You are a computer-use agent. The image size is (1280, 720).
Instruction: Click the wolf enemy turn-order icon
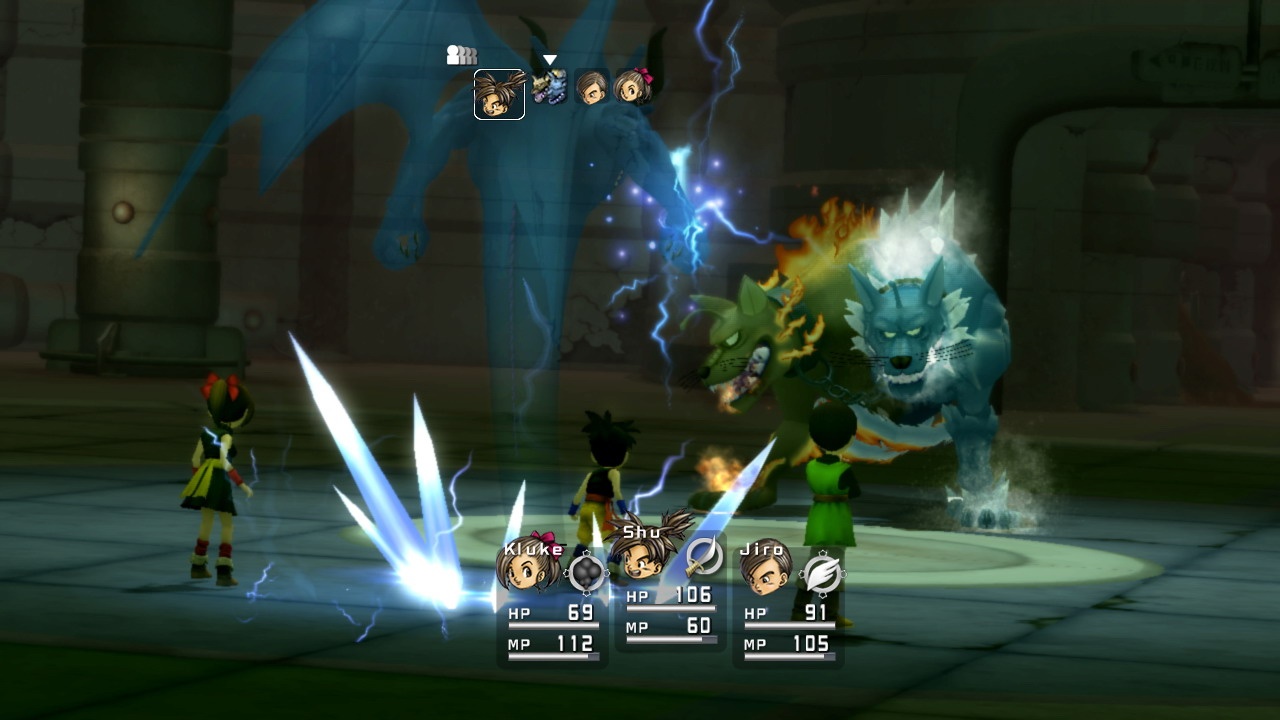549,87
